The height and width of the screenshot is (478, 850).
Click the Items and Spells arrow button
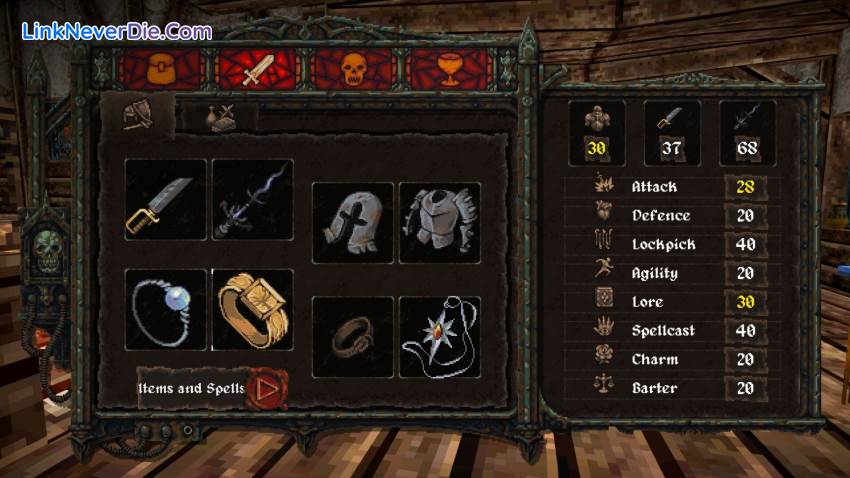266,388
